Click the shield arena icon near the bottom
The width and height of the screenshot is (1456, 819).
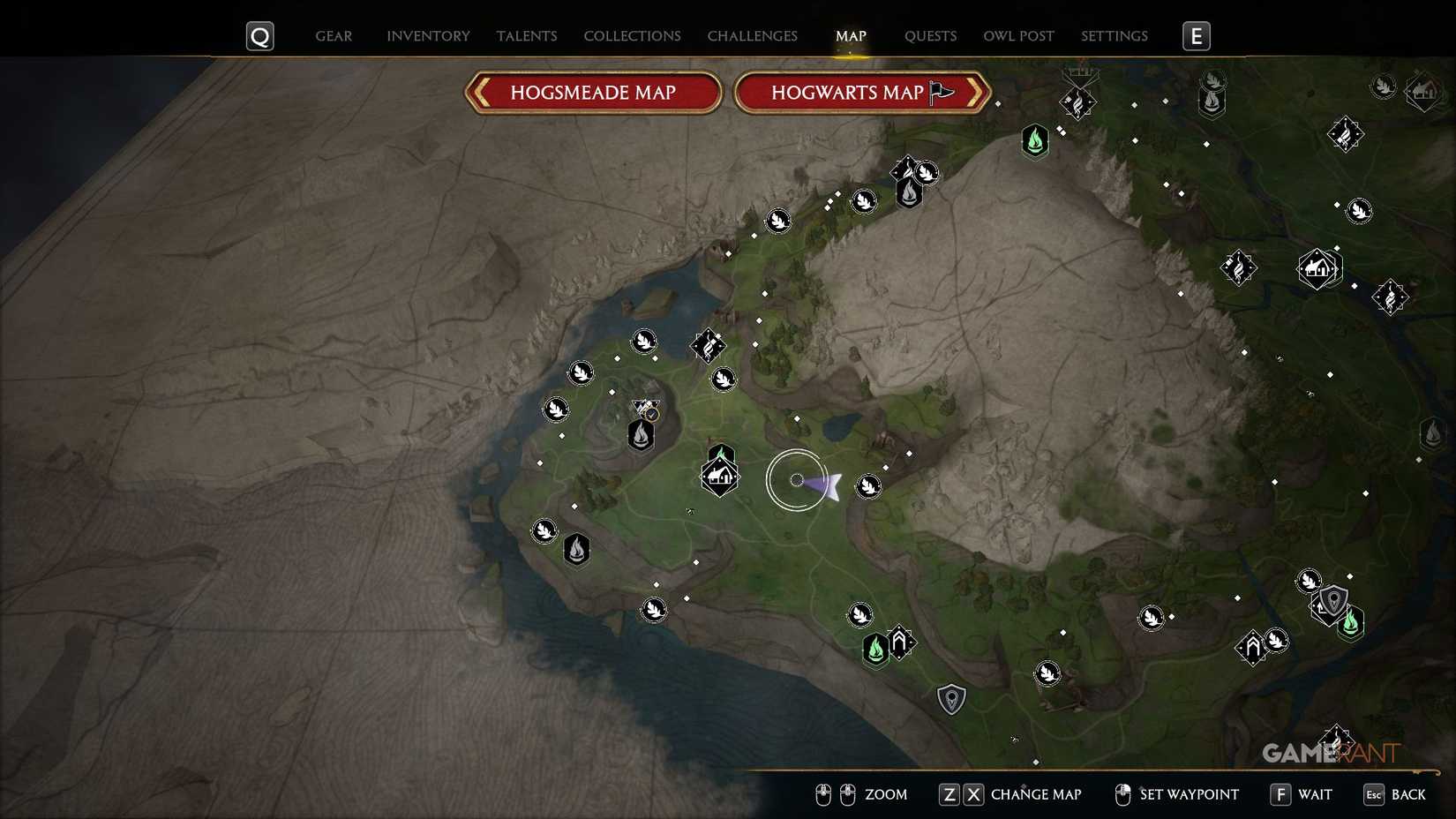951,698
